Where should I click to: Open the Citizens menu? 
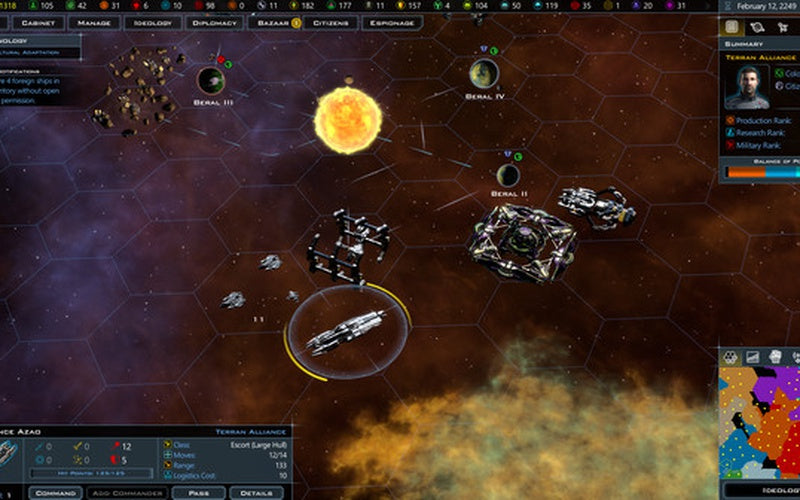point(330,23)
